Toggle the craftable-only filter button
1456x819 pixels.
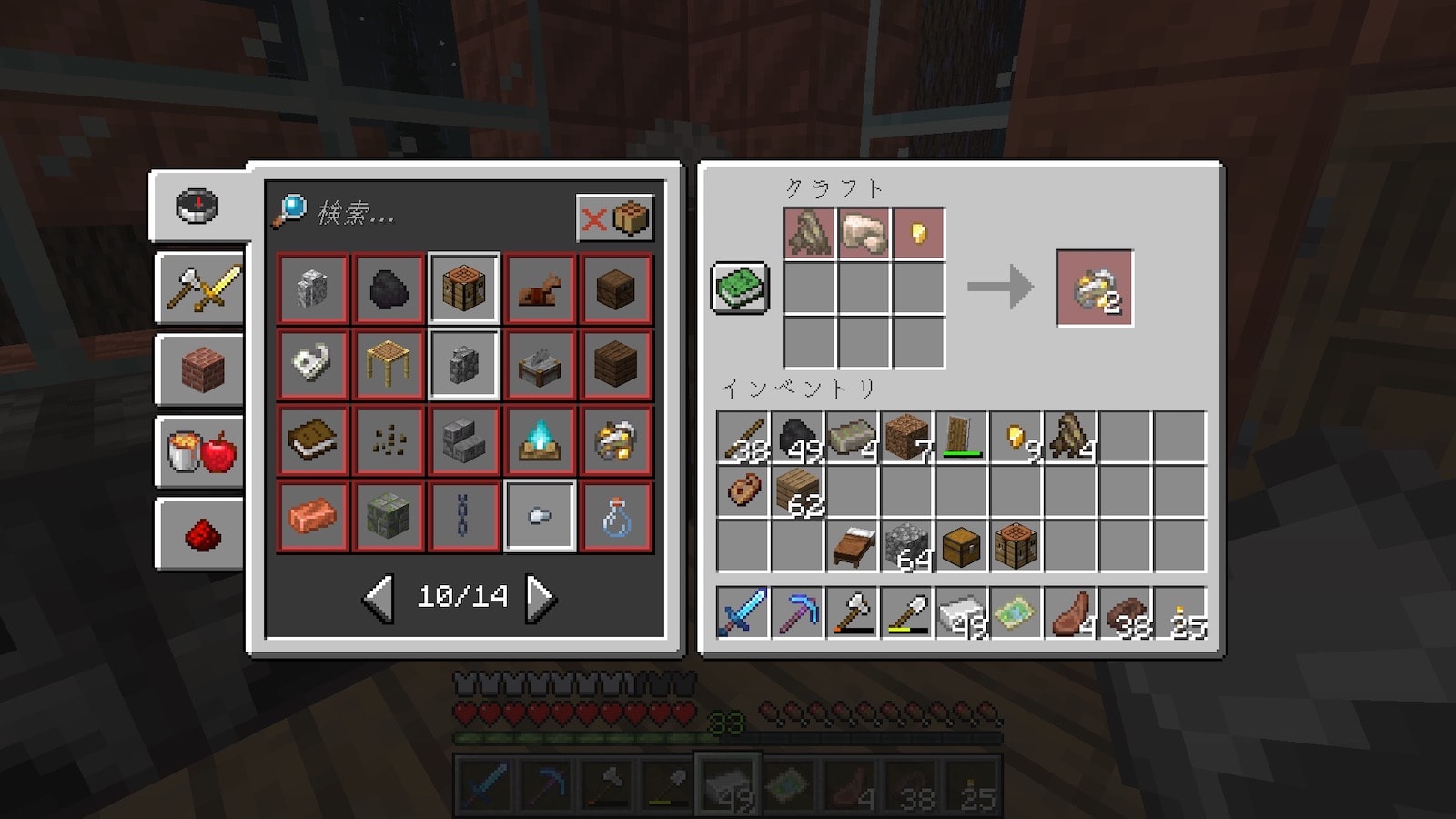[615, 218]
